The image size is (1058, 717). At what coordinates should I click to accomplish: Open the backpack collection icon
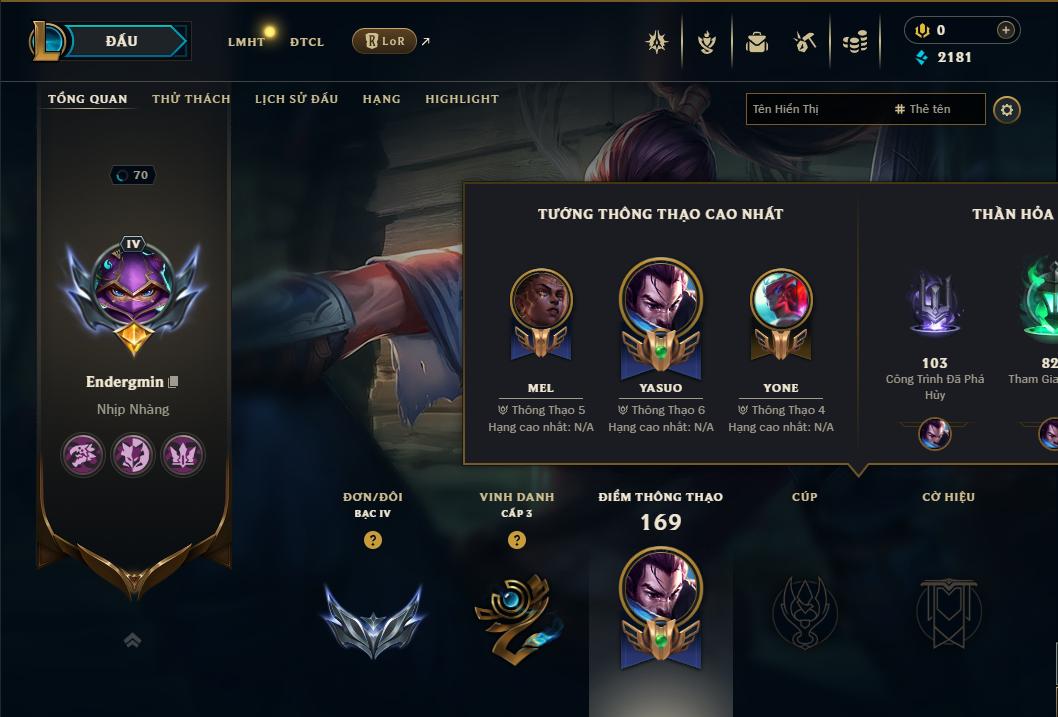pyautogui.click(x=757, y=42)
